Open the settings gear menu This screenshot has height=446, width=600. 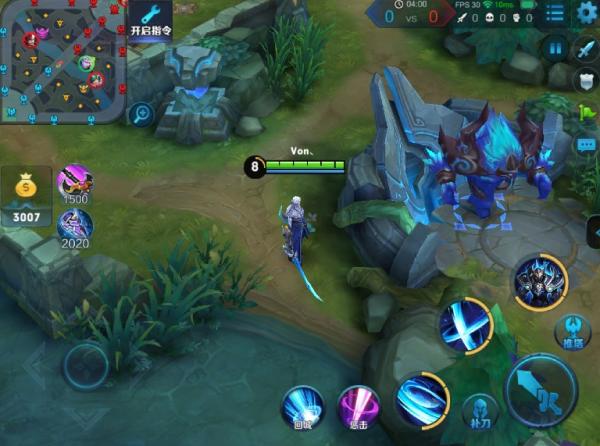[585, 12]
